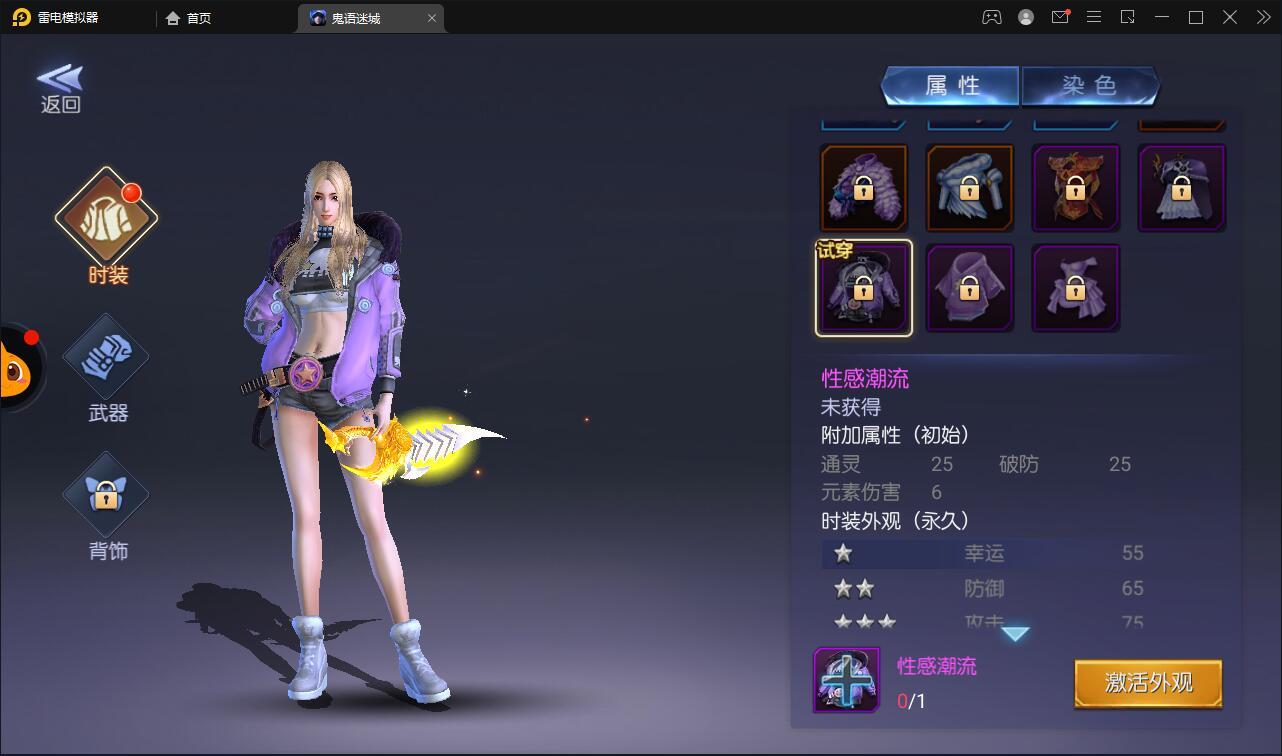Image resolution: width=1282 pixels, height=756 pixels.
Task: Choose the locked purple fur coat costume
Action: point(864,188)
